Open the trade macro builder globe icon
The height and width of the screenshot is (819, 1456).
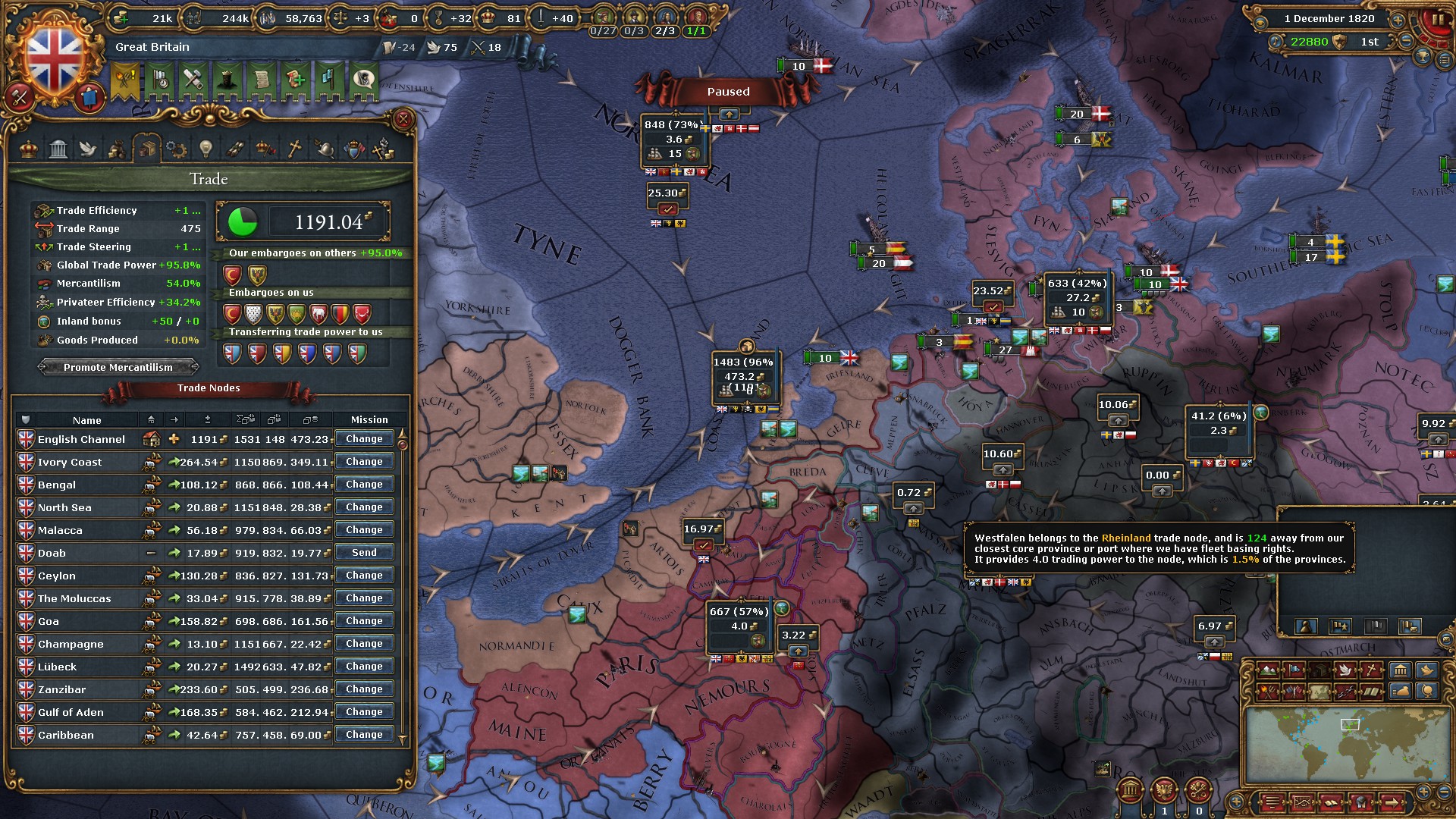click(x=1426, y=692)
